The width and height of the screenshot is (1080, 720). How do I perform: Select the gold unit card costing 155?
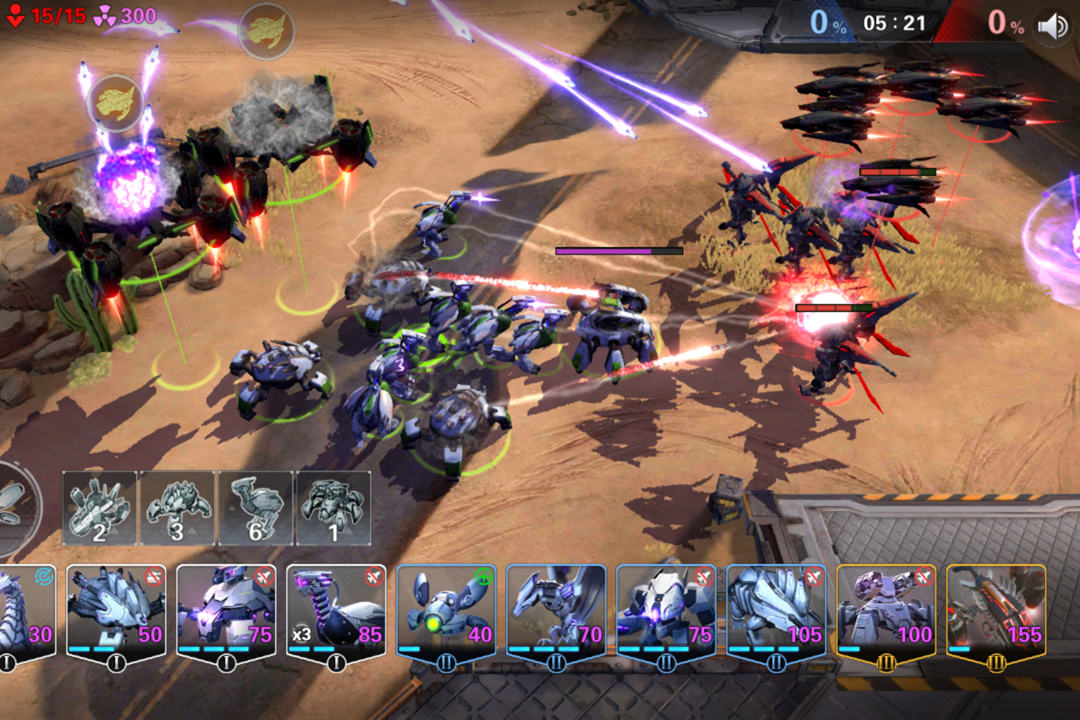[995, 612]
